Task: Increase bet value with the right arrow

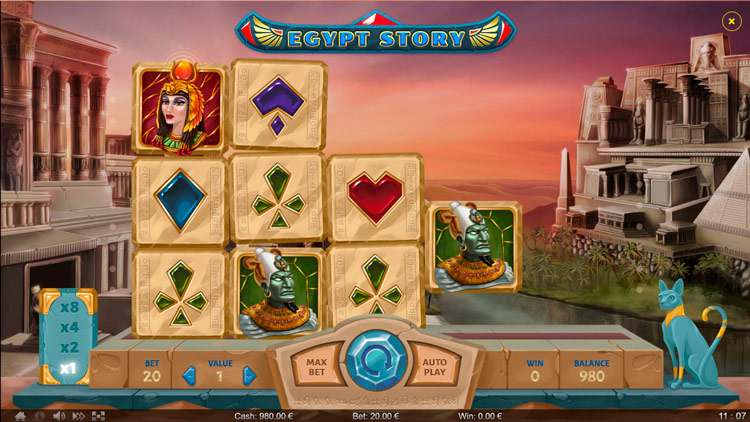Action: pyautogui.click(x=250, y=377)
